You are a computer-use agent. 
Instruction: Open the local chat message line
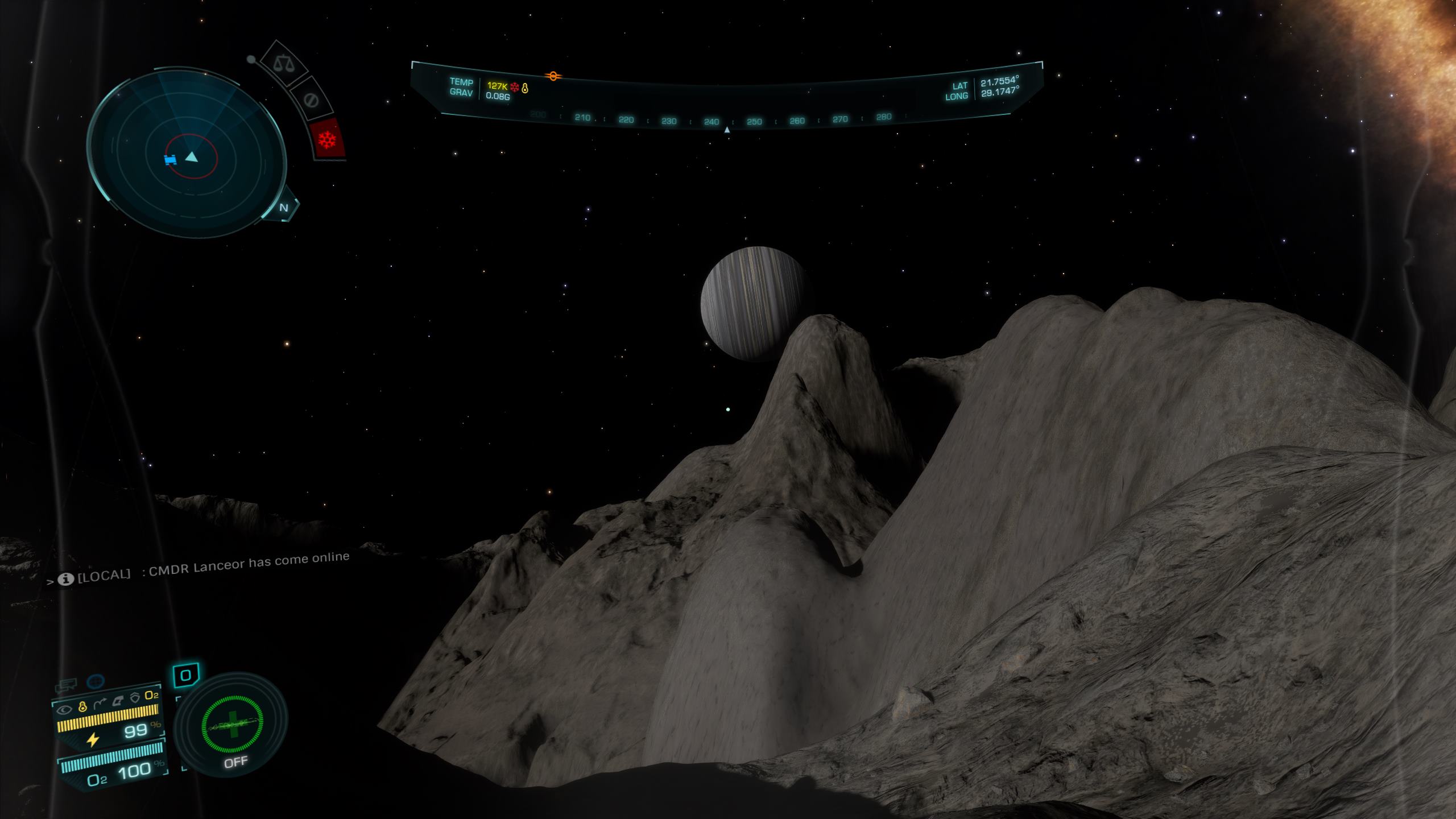205,568
